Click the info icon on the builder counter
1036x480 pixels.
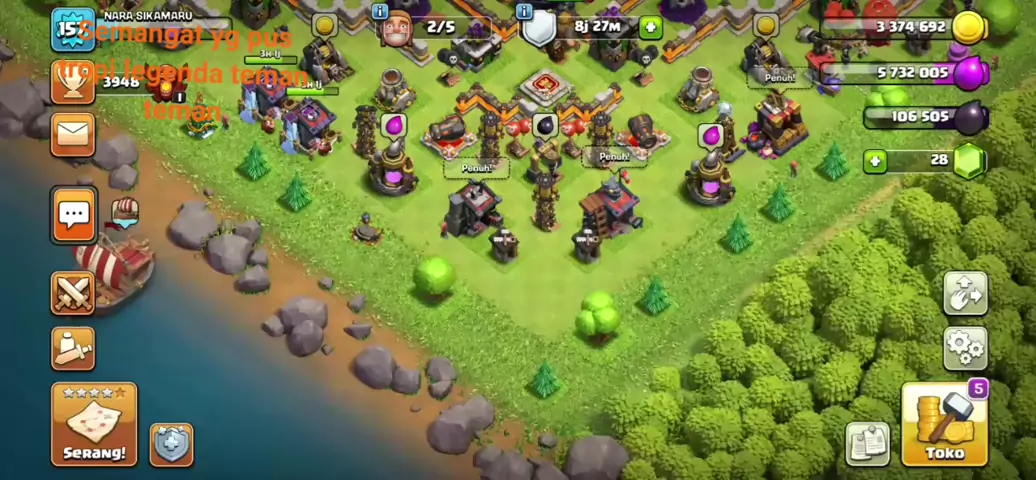click(380, 12)
